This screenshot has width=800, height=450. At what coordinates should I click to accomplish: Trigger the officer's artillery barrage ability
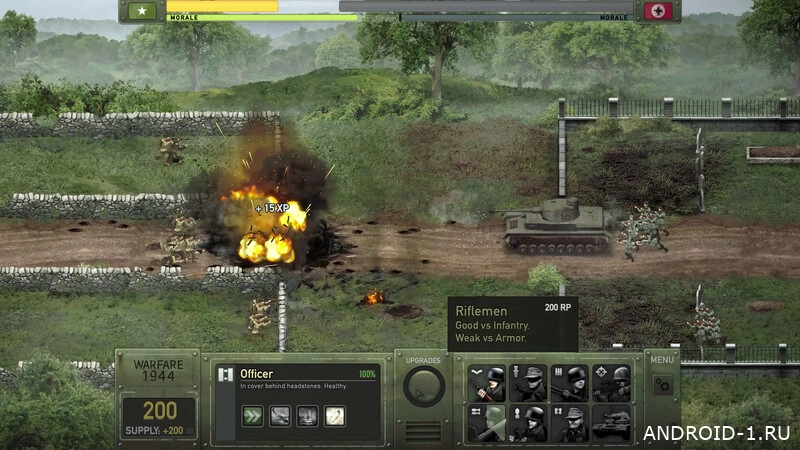tap(306, 415)
